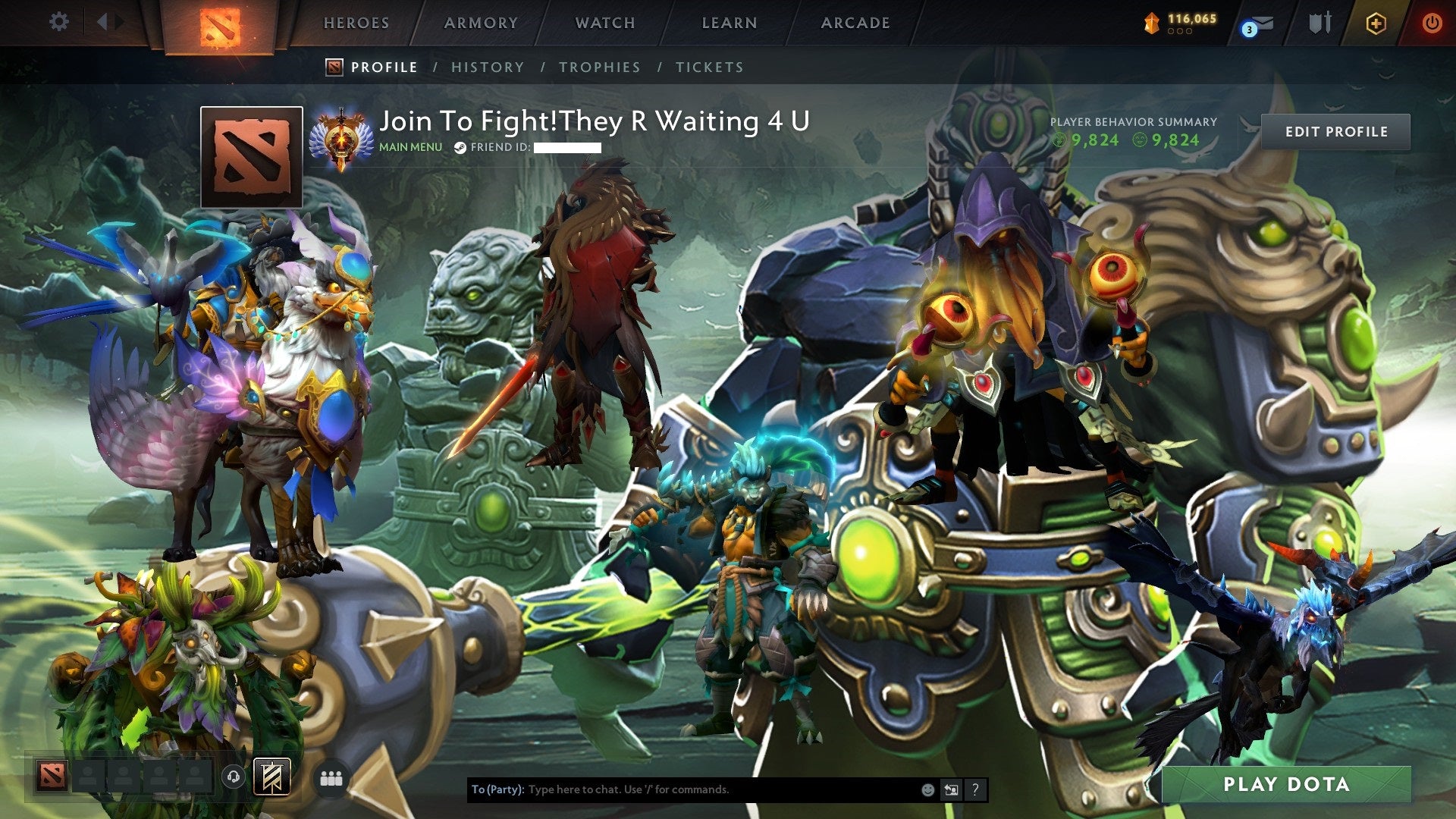Click the Friend ID steam icon
Viewport: 1456px width, 819px height.
point(459,149)
